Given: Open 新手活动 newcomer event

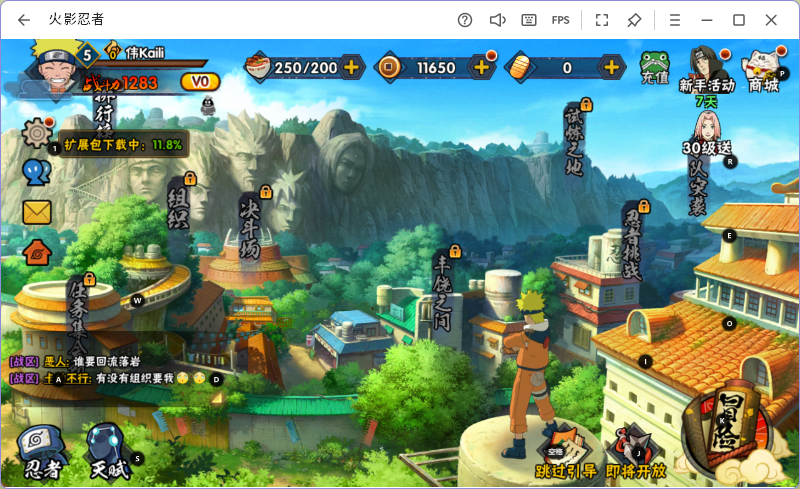Looking at the screenshot, I should [x=706, y=68].
